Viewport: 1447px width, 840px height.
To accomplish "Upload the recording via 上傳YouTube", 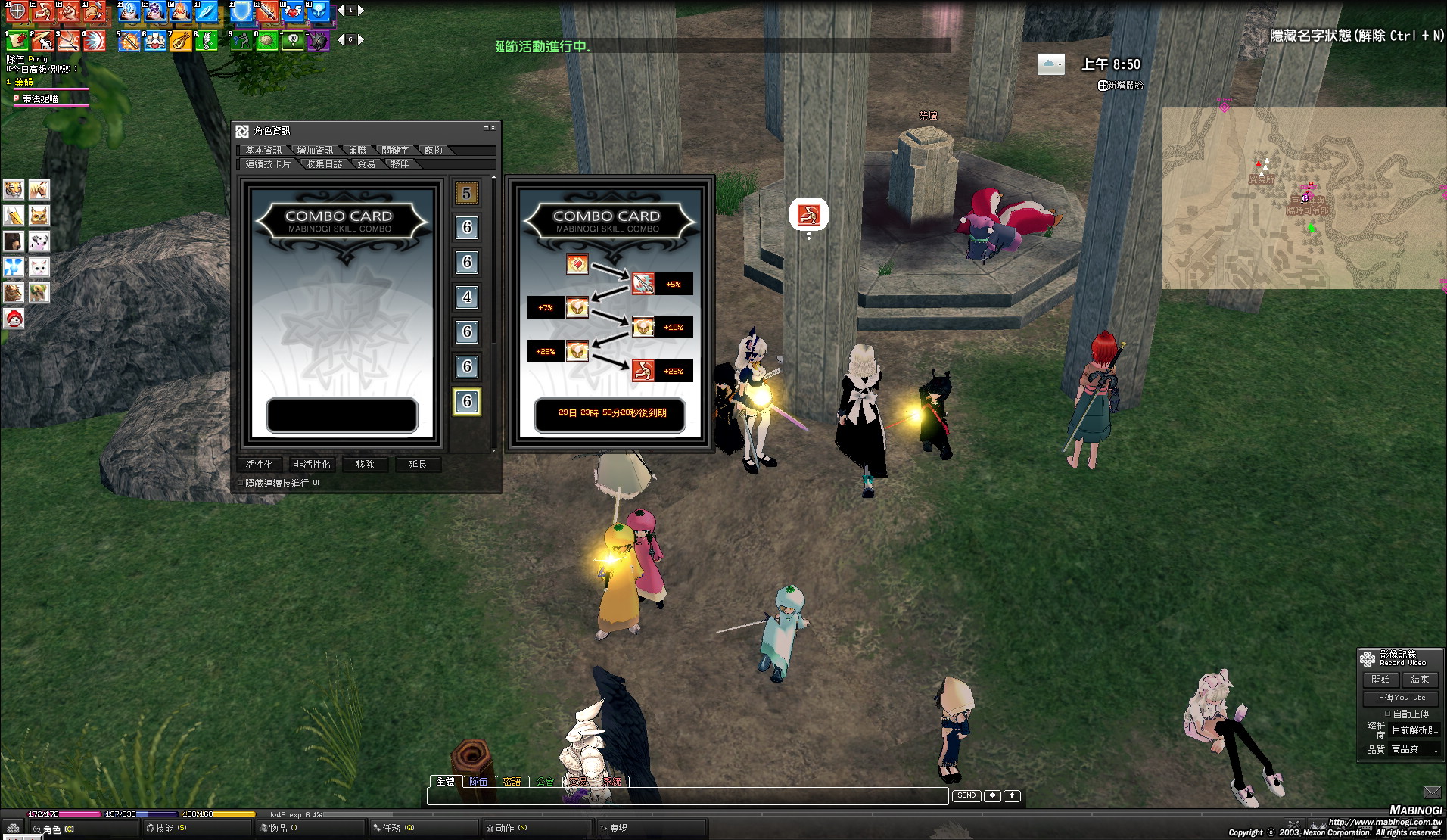I will pos(1400,698).
